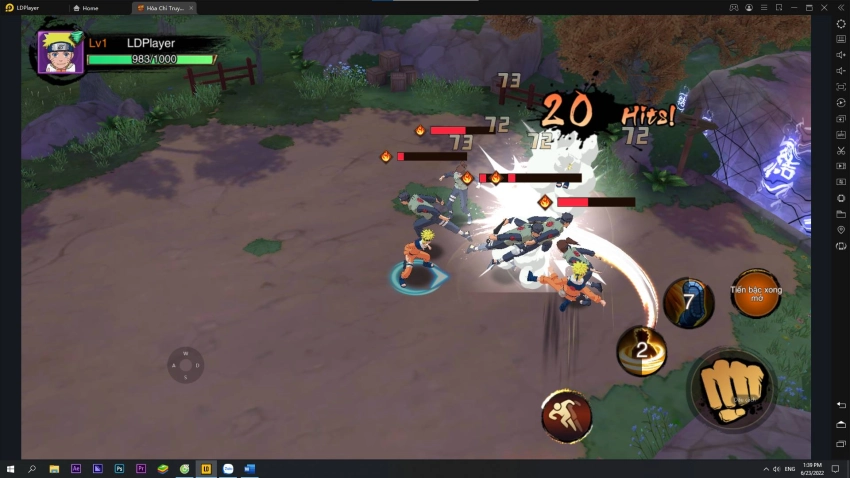The width and height of the screenshot is (850, 478).
Task: Click the virtual movement joystick
Action: [x=186, y=365]
